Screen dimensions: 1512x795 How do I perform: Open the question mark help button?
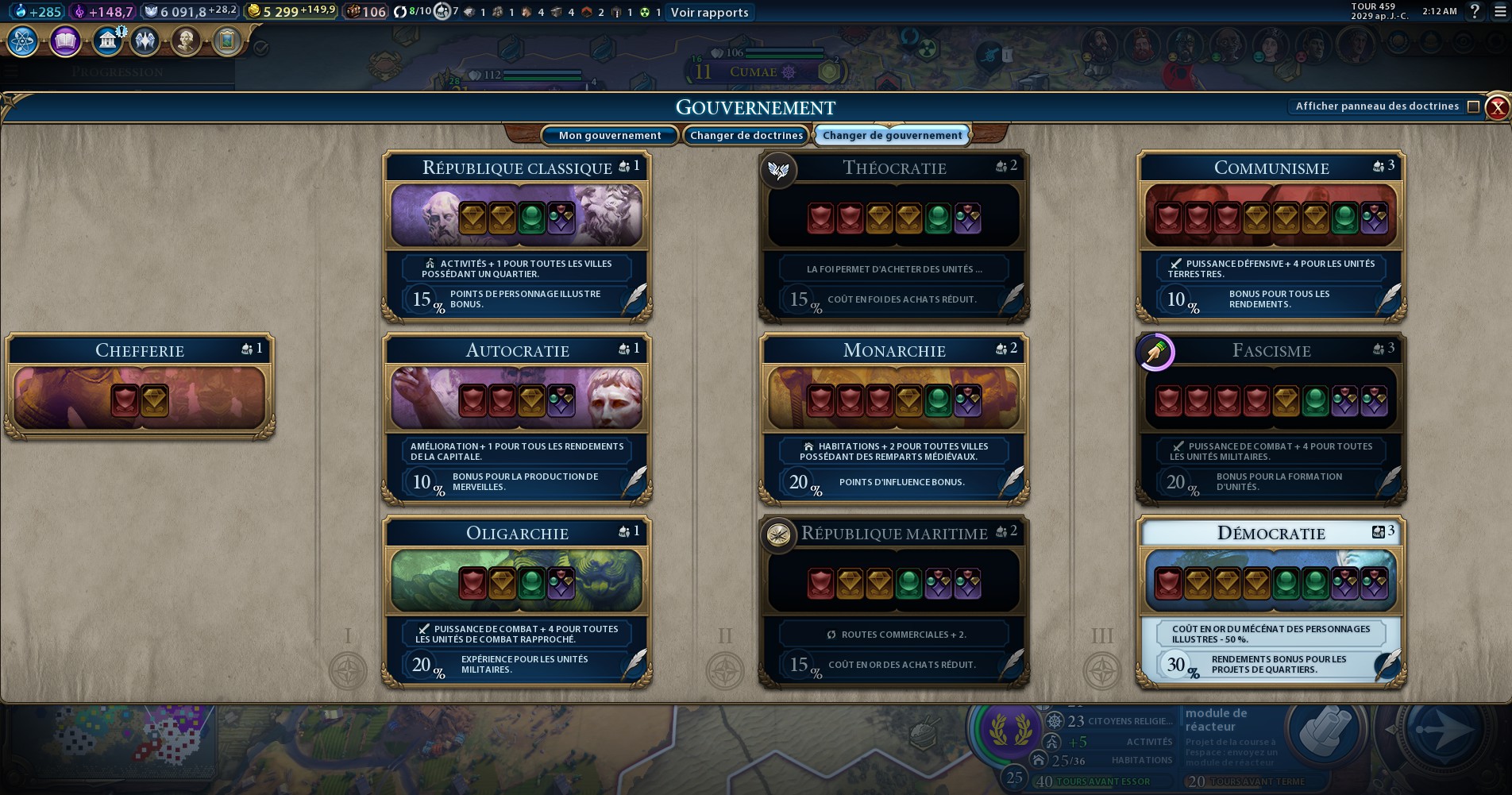[x=1475, y=11]
